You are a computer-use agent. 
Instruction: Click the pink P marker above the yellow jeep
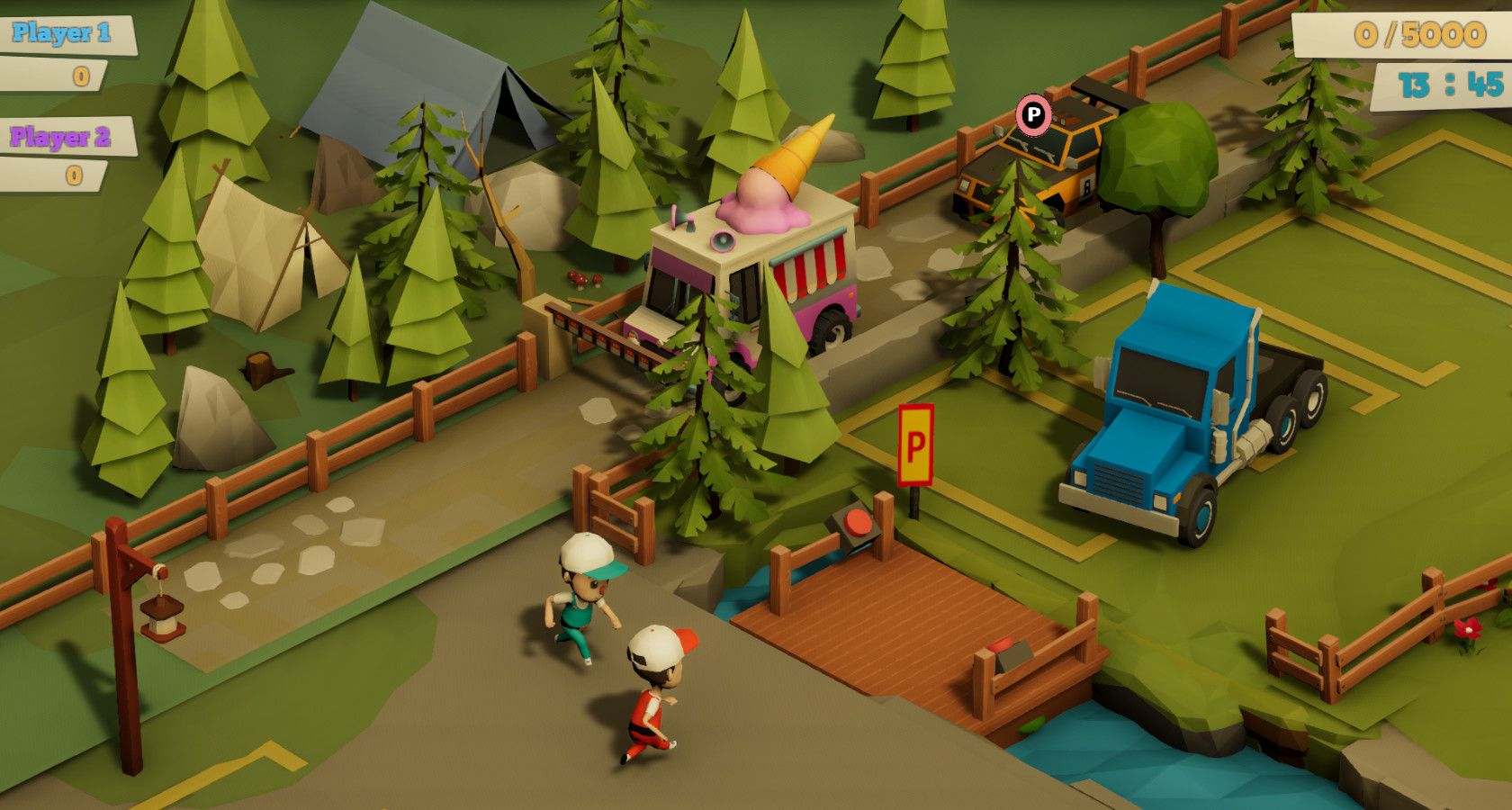[x=1033, y=115]
